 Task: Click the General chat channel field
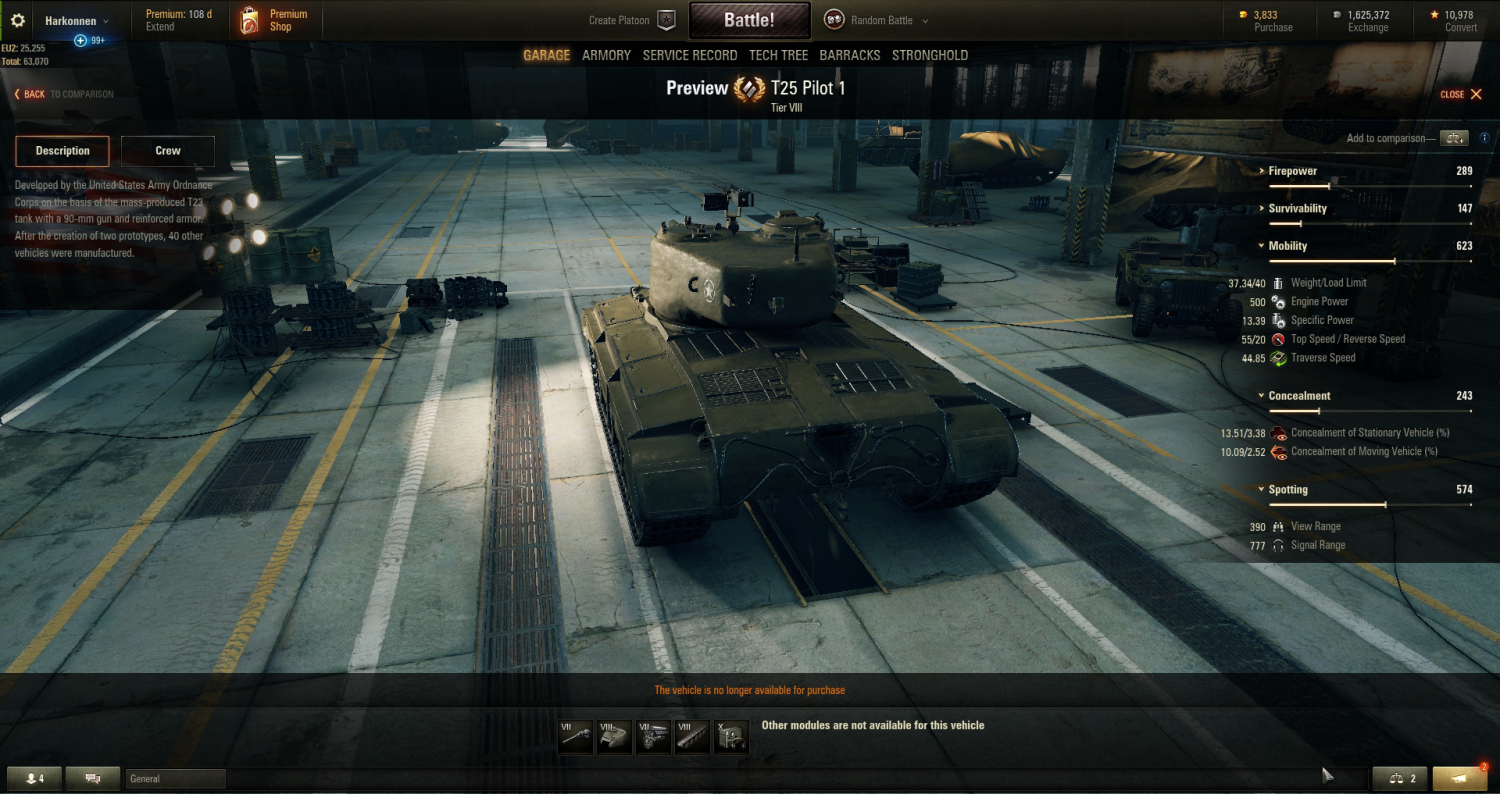[x=175, y=778]
